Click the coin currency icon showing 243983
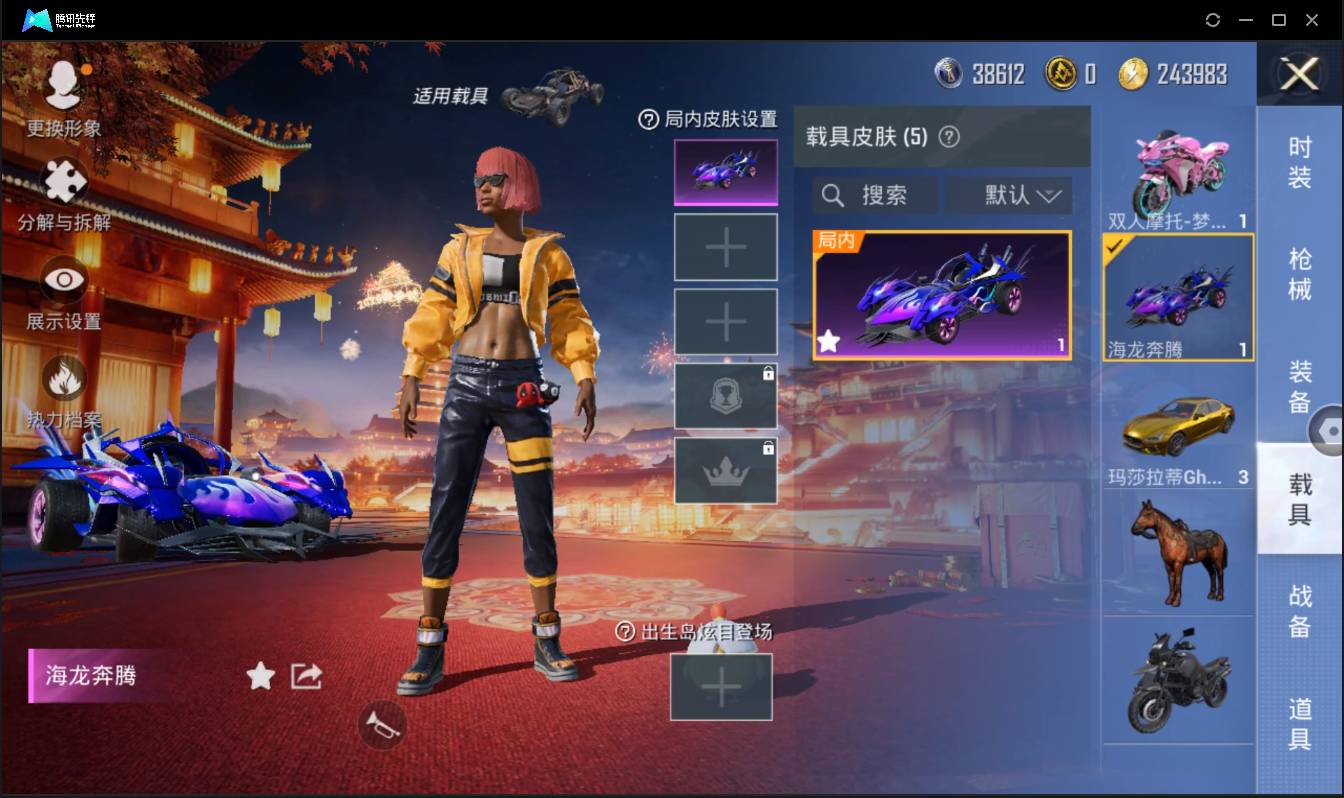 point(1135,73)
